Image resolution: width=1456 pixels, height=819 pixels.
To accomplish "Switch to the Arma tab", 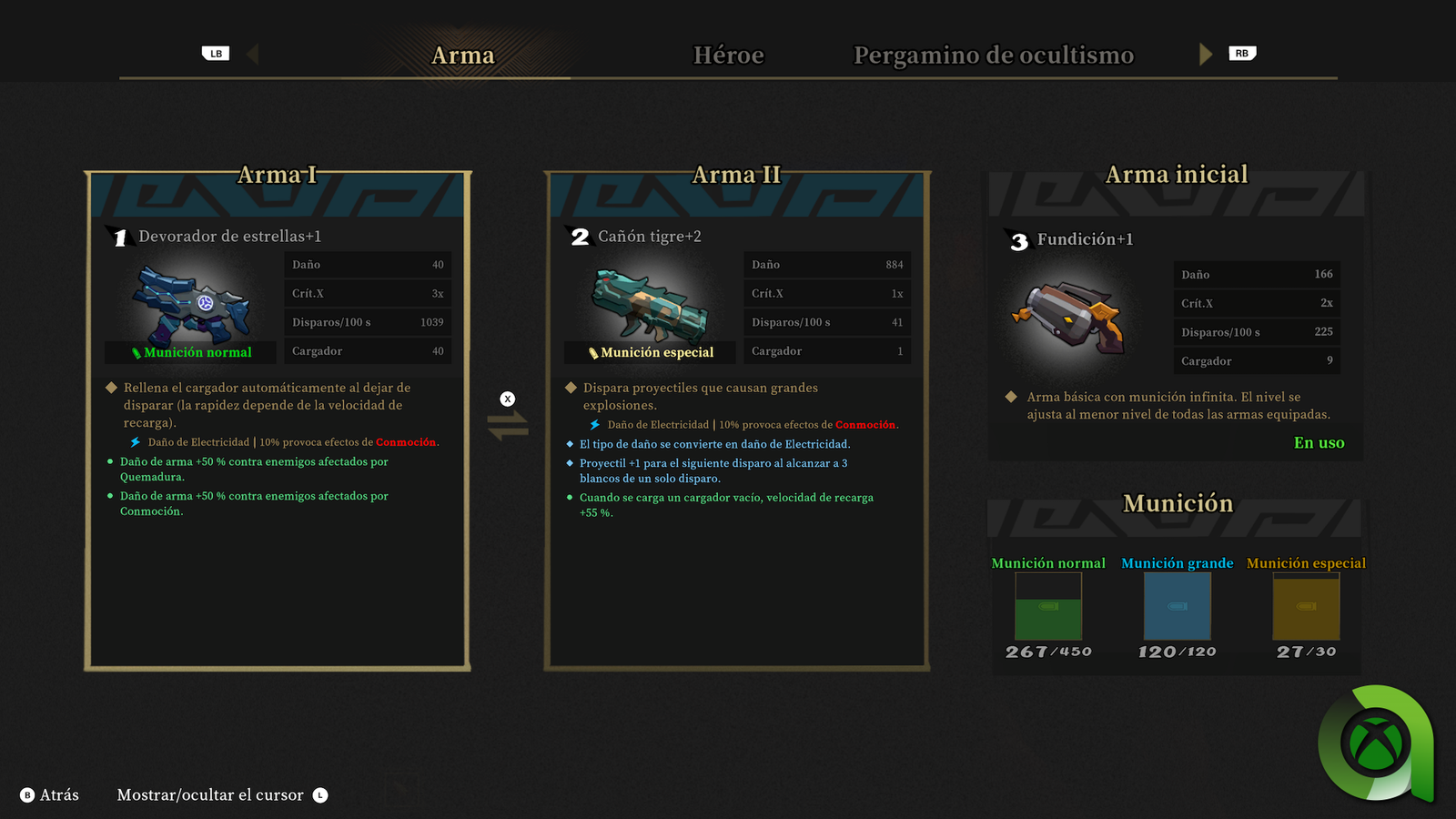I will pyautogui.click(x=463, y=56).
